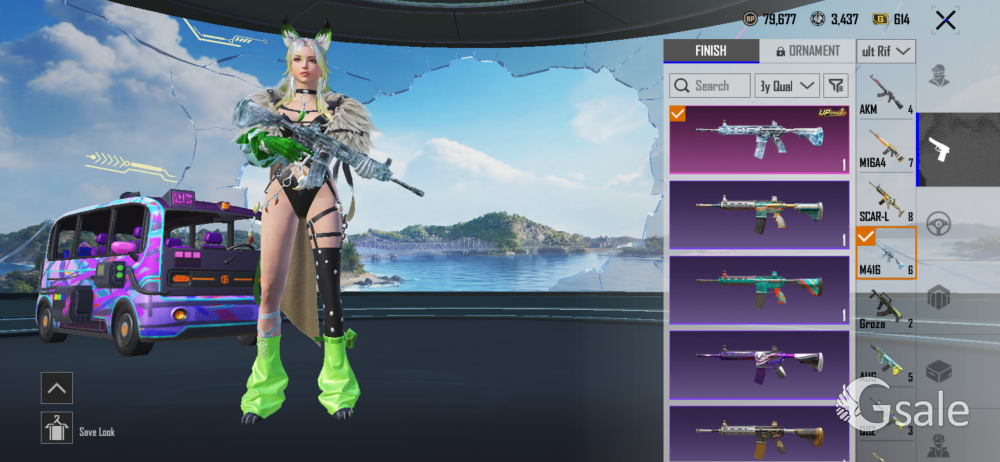Open the vehicle steering wheel category
This screenshot has height=462, width=1000.
(x=938, y=224)
